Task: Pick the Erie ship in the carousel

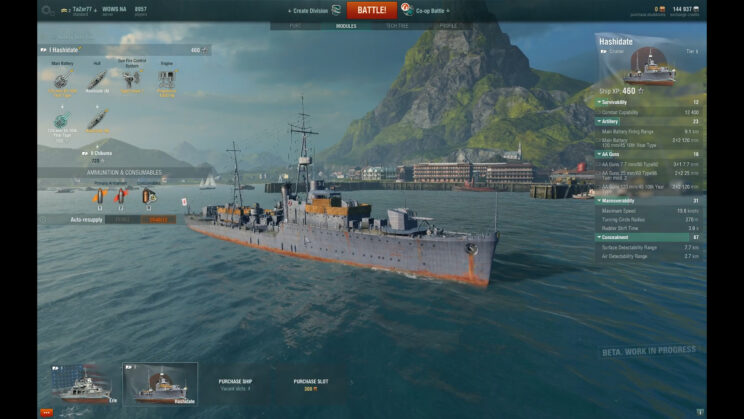Action: pyautogui.click(x=83, y=384)
